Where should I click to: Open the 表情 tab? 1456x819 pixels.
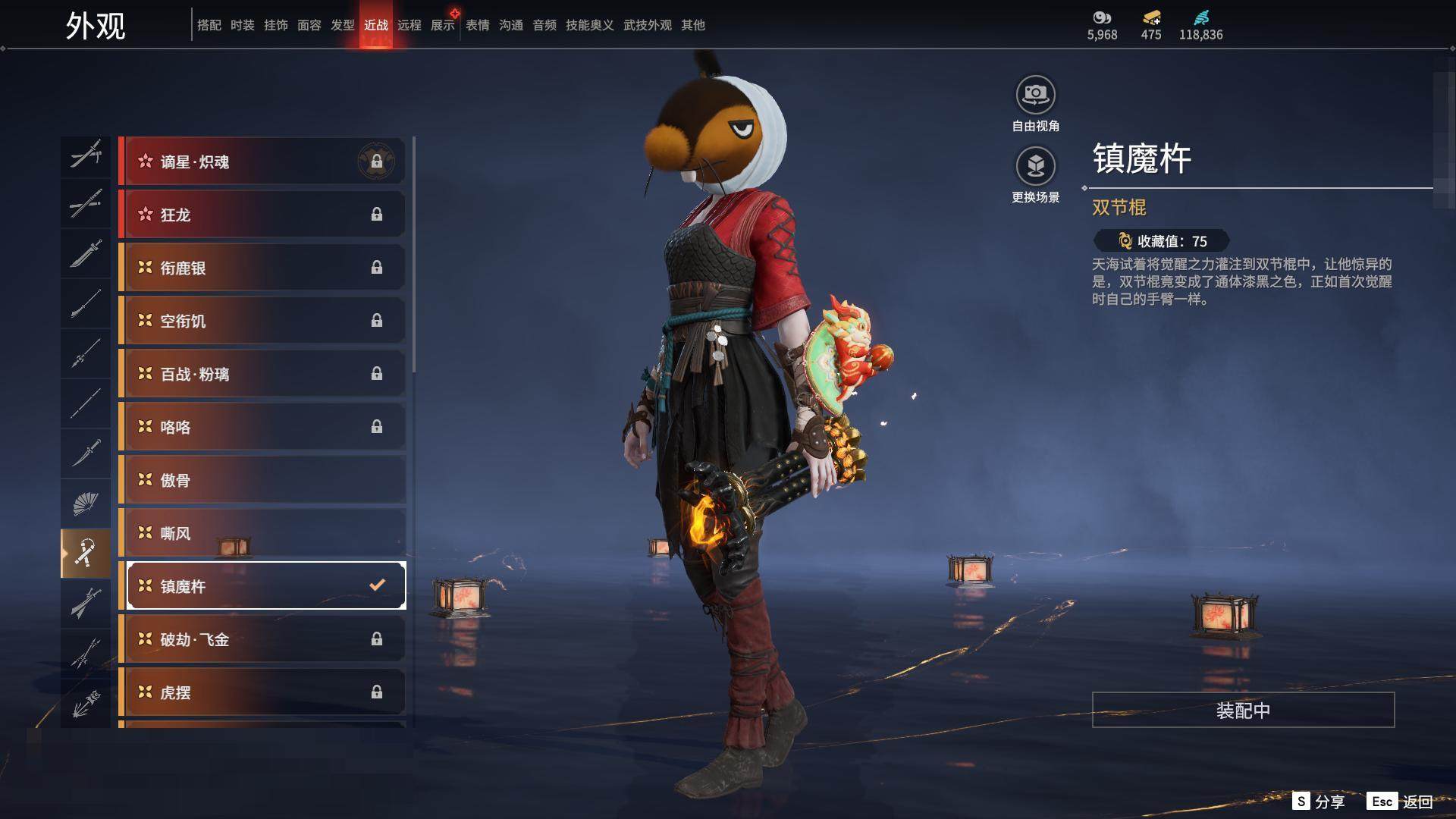(477, 25)
